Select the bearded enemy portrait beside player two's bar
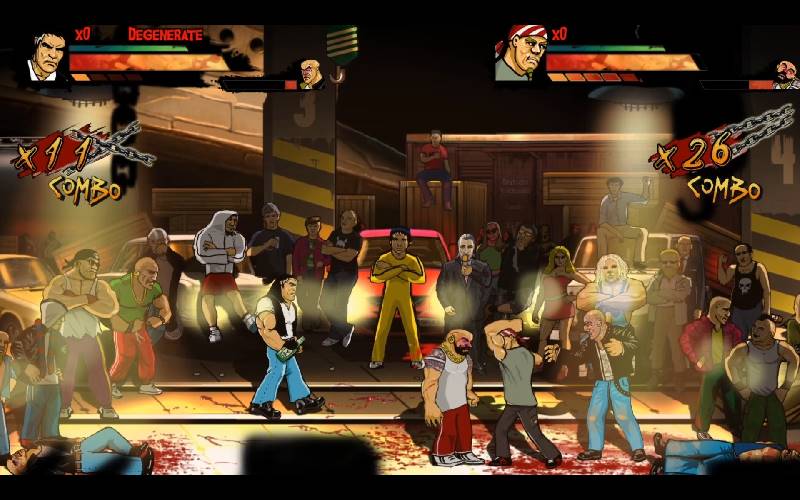This screenshot has height=500, width=800. pyautogui.click(x=784, y=73)
